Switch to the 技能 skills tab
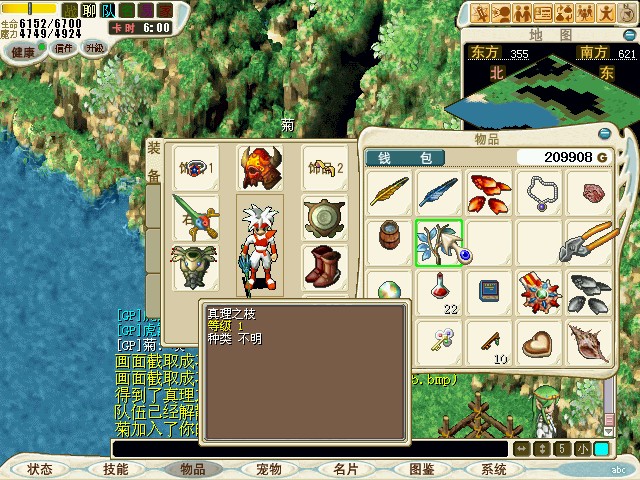Screen dimensions: 640x480 [x=115, y=468]
